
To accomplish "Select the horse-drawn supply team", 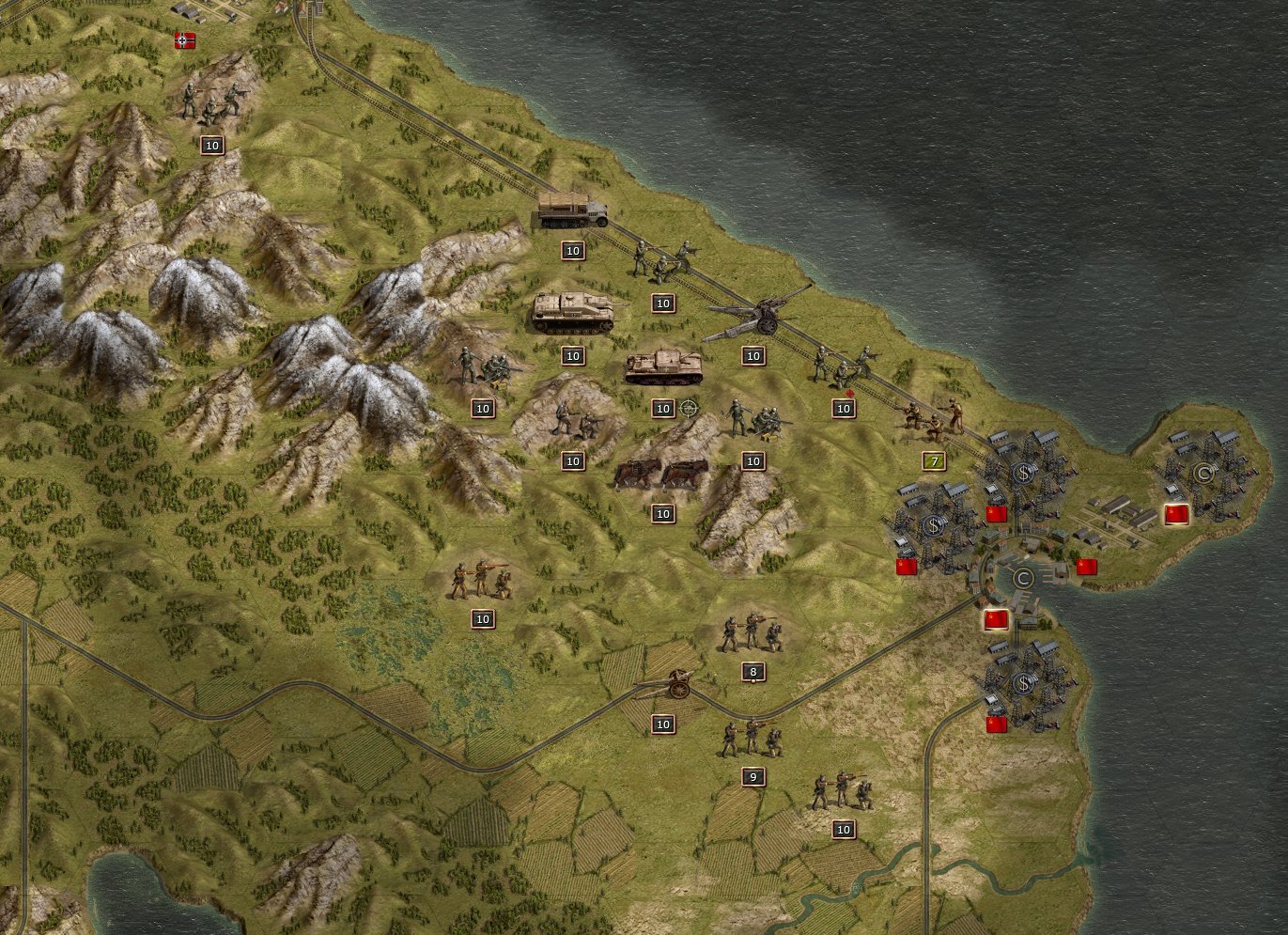I will click(663, 475).
